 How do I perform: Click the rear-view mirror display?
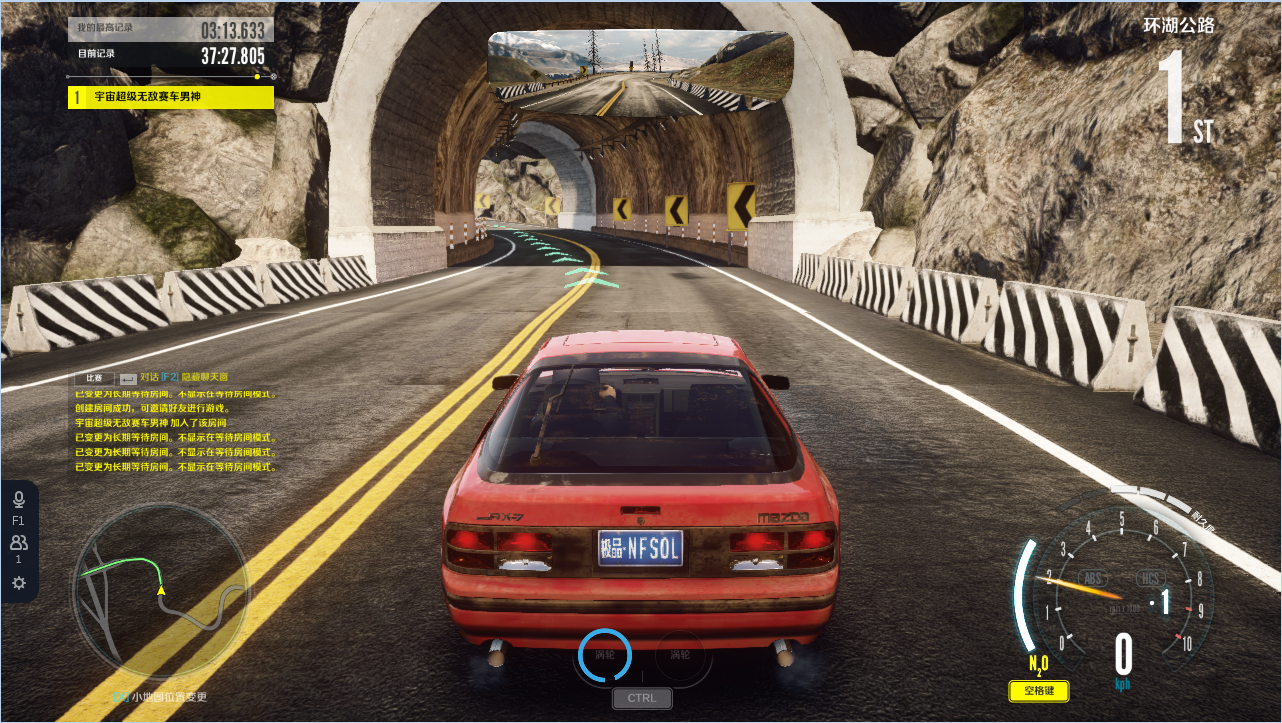641,71
